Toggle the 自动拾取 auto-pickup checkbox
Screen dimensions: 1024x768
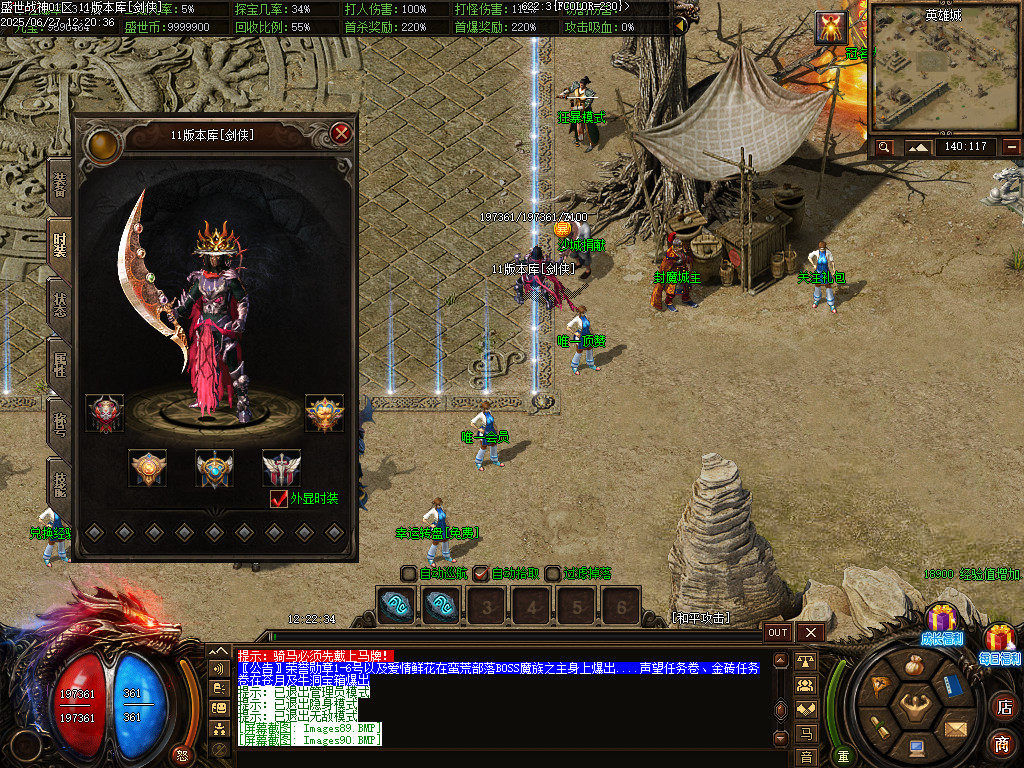pyautogui.click(x=481, y=573)
